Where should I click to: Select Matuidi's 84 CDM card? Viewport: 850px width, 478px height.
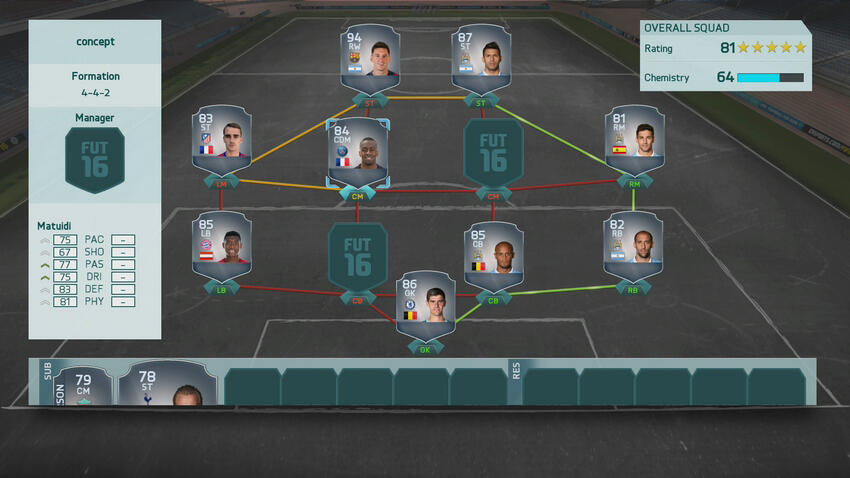(x=357, y=152)
